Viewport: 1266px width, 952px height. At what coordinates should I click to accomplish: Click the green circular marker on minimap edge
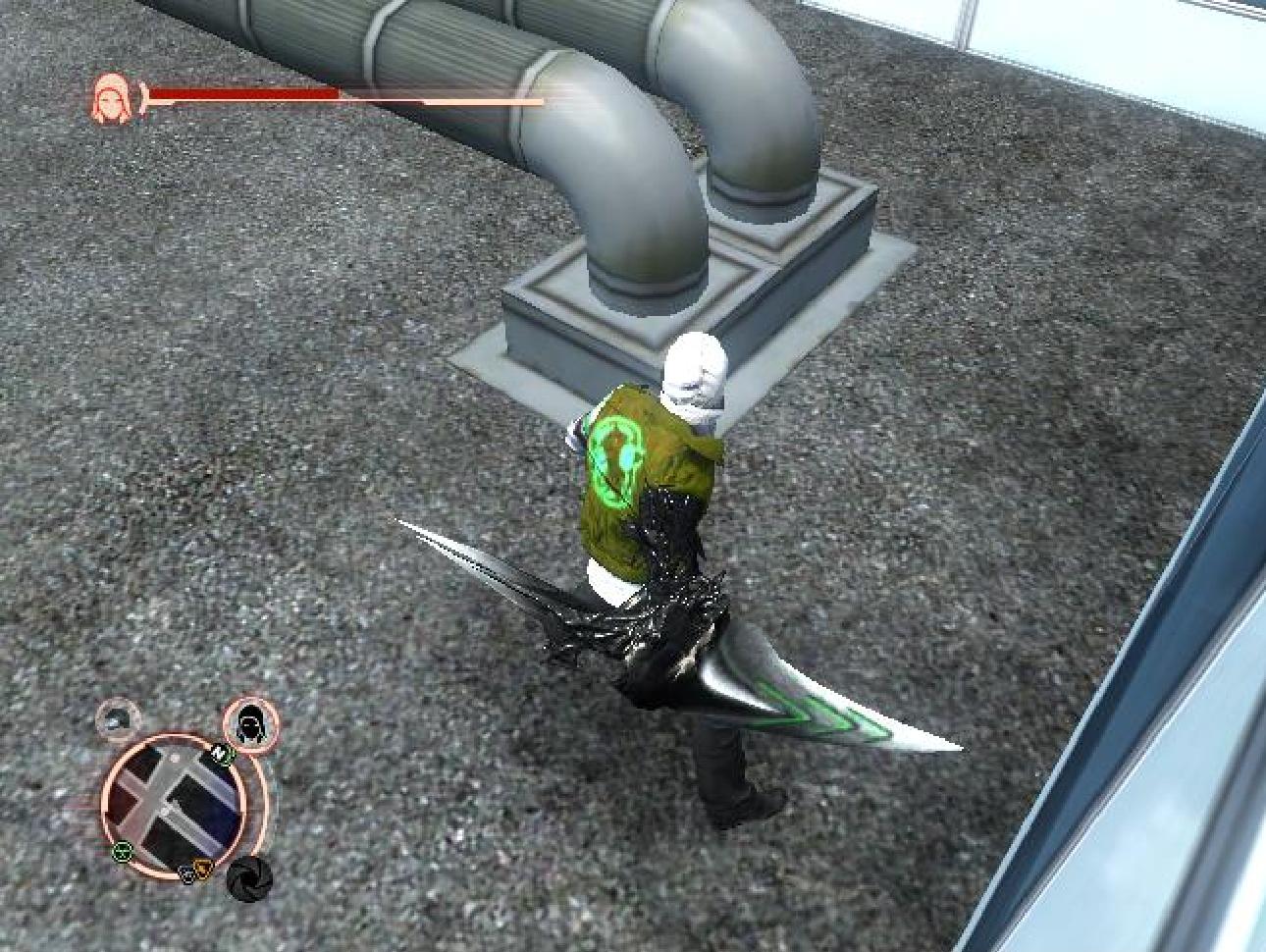point(121,851)
